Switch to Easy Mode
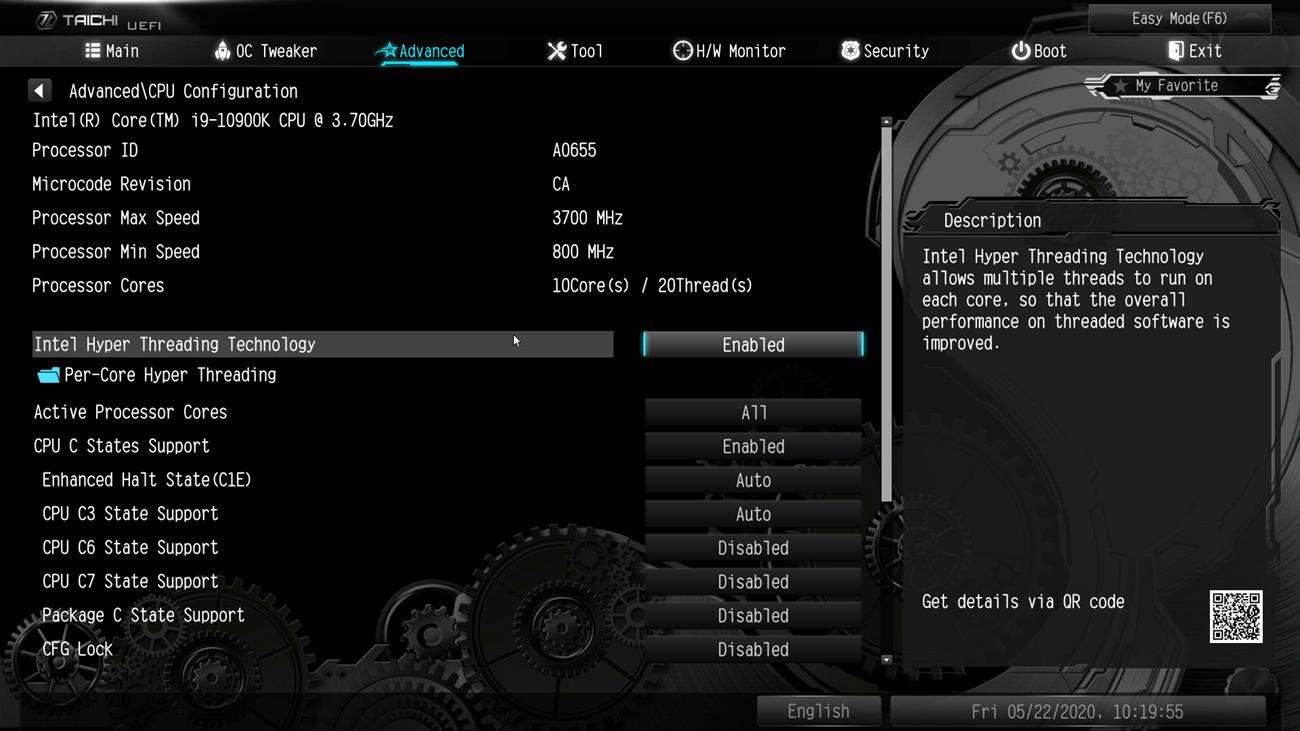The width and height of the screenshot is (1300, 731). 1179,19
